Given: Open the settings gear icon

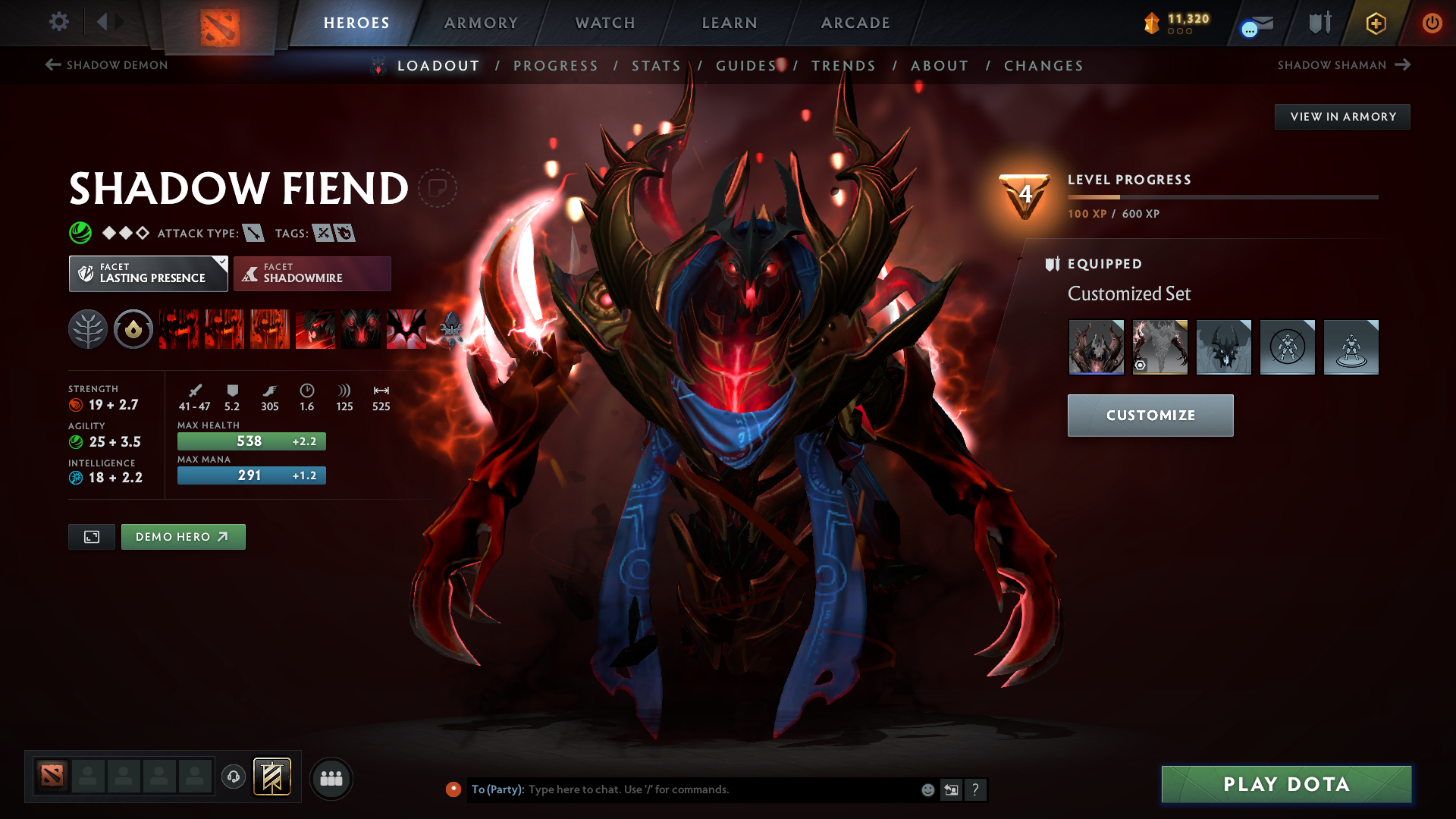Looking at the screenshot, I should pos(59,22).
